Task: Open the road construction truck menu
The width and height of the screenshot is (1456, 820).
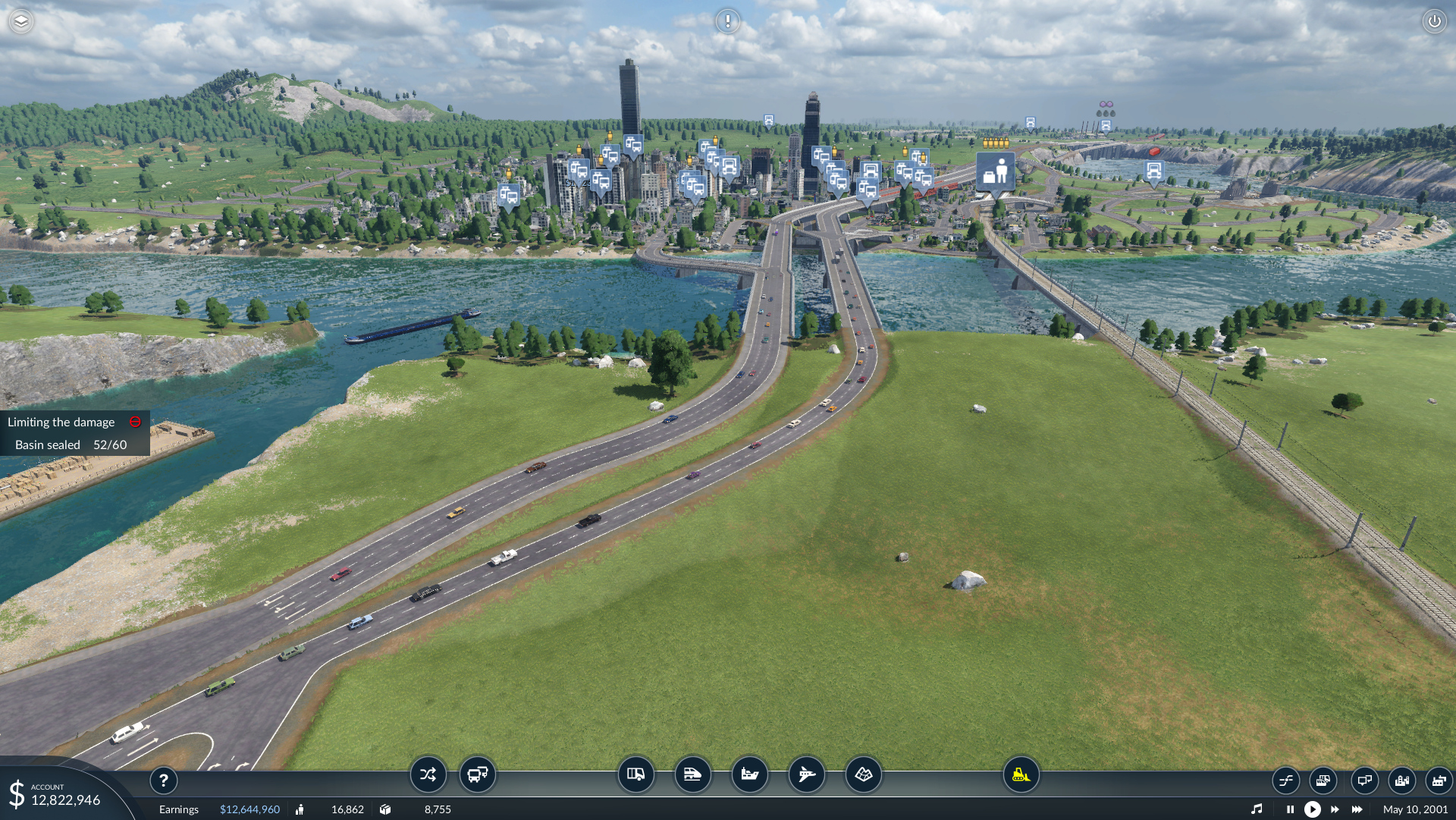Action: click(635, 774)
